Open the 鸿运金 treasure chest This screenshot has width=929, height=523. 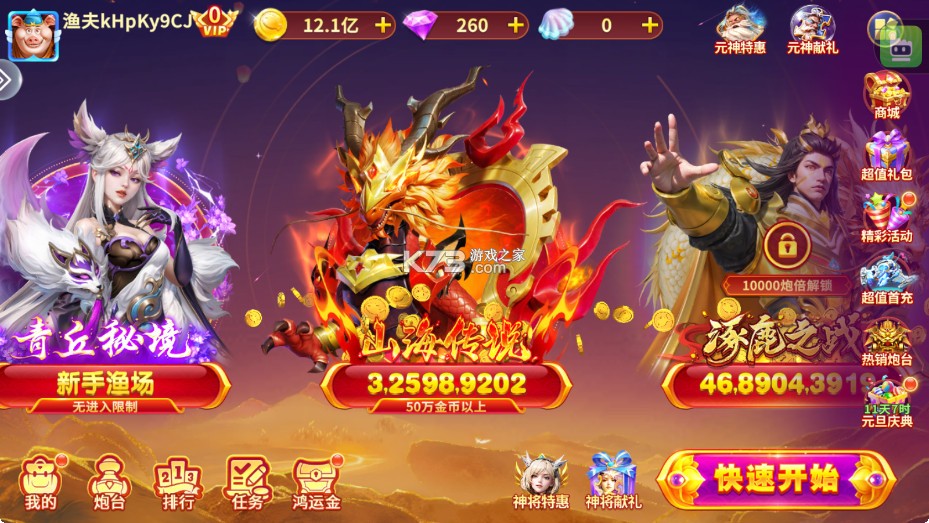tap(318, 483)
